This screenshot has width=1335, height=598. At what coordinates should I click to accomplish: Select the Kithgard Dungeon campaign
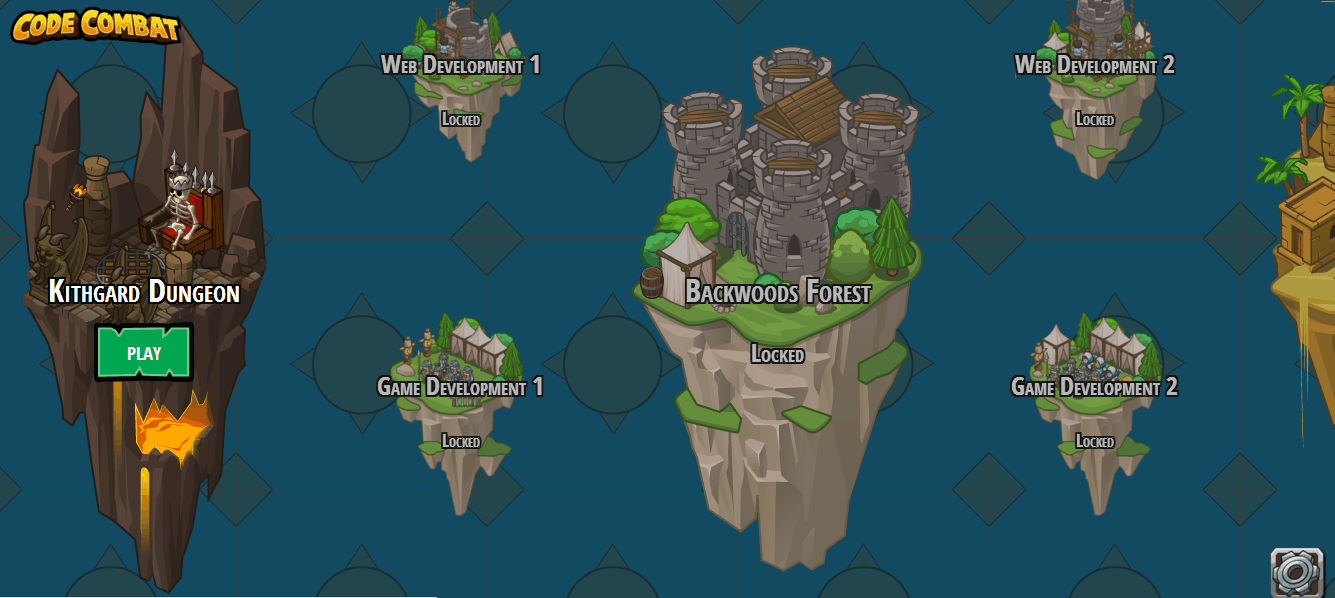point(144,291)
